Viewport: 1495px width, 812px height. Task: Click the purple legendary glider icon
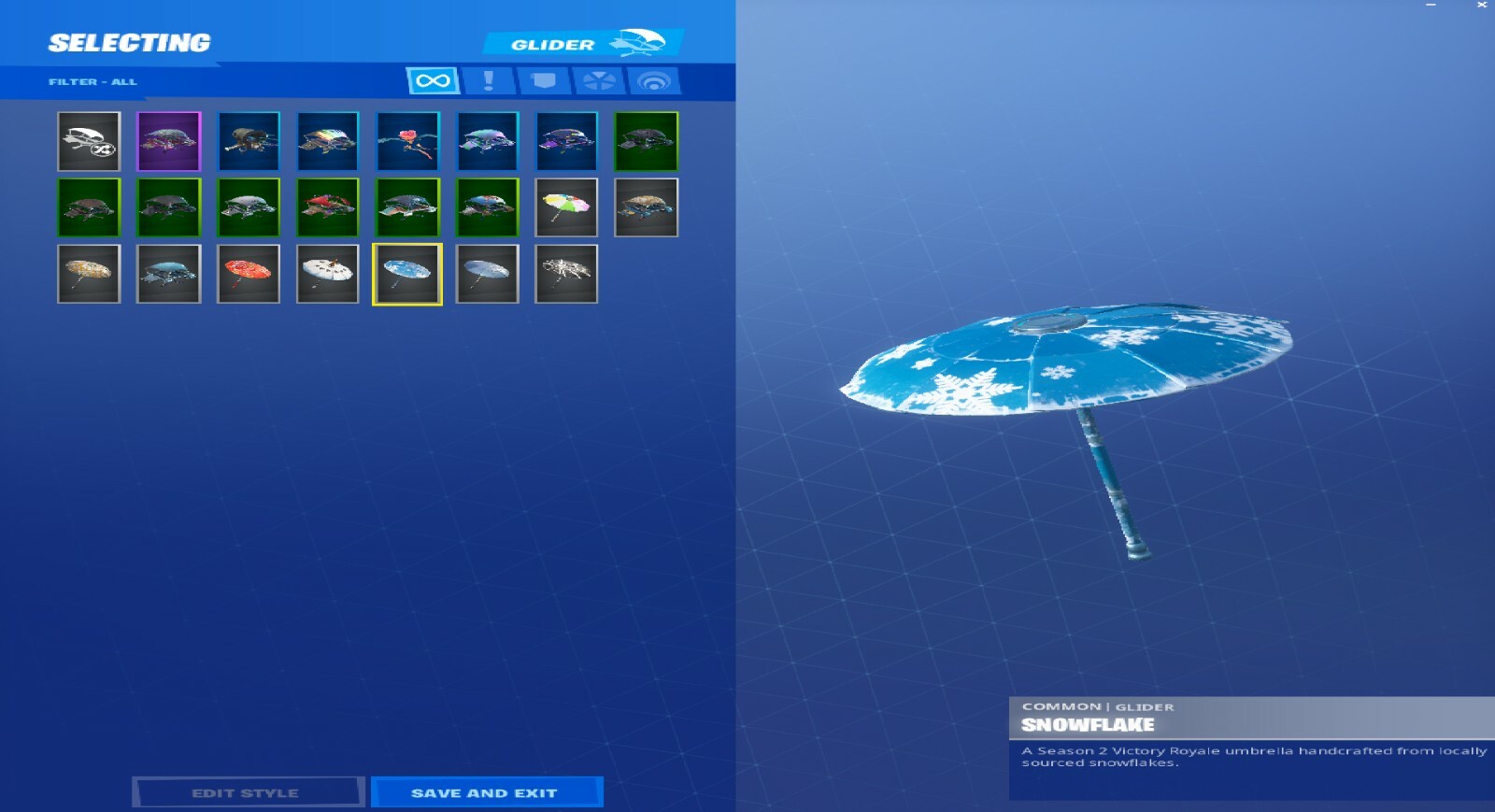168,141
